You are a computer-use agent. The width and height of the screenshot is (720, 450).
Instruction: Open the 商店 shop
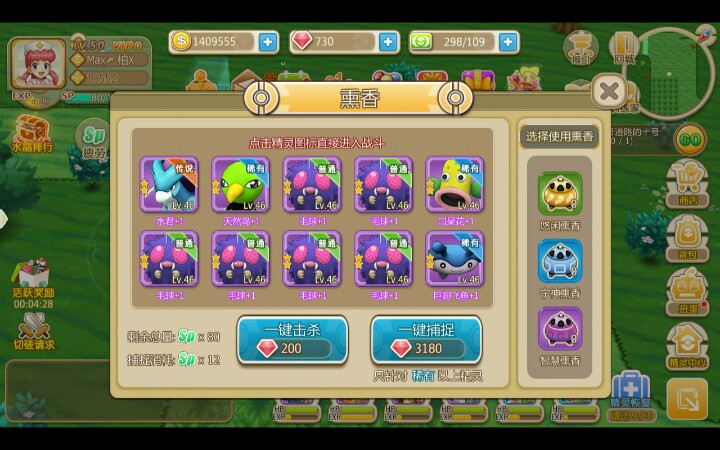coord(687,180)
